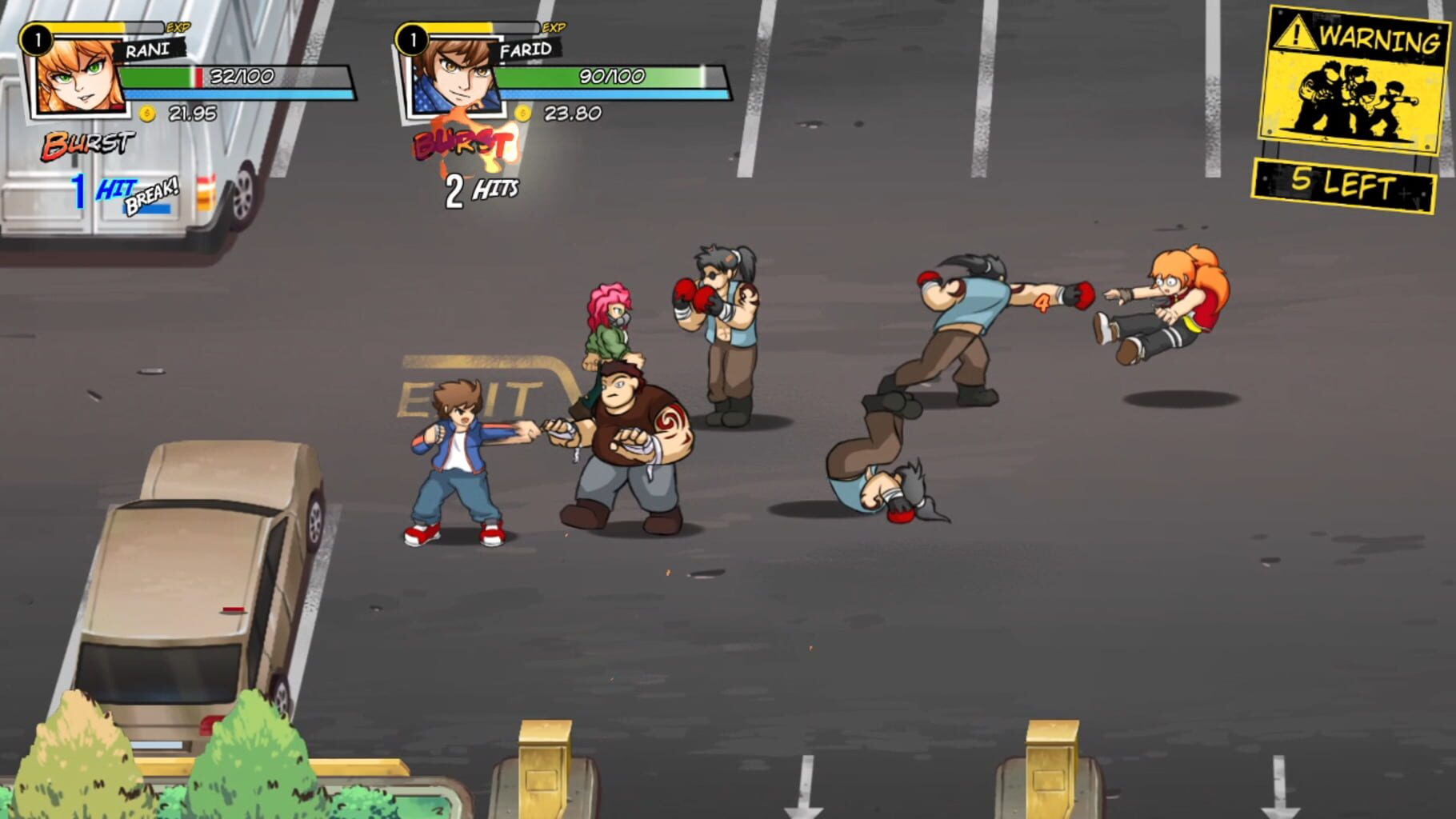
Task: Click the EXIT text painted on pavement
Action: (472, 394)
